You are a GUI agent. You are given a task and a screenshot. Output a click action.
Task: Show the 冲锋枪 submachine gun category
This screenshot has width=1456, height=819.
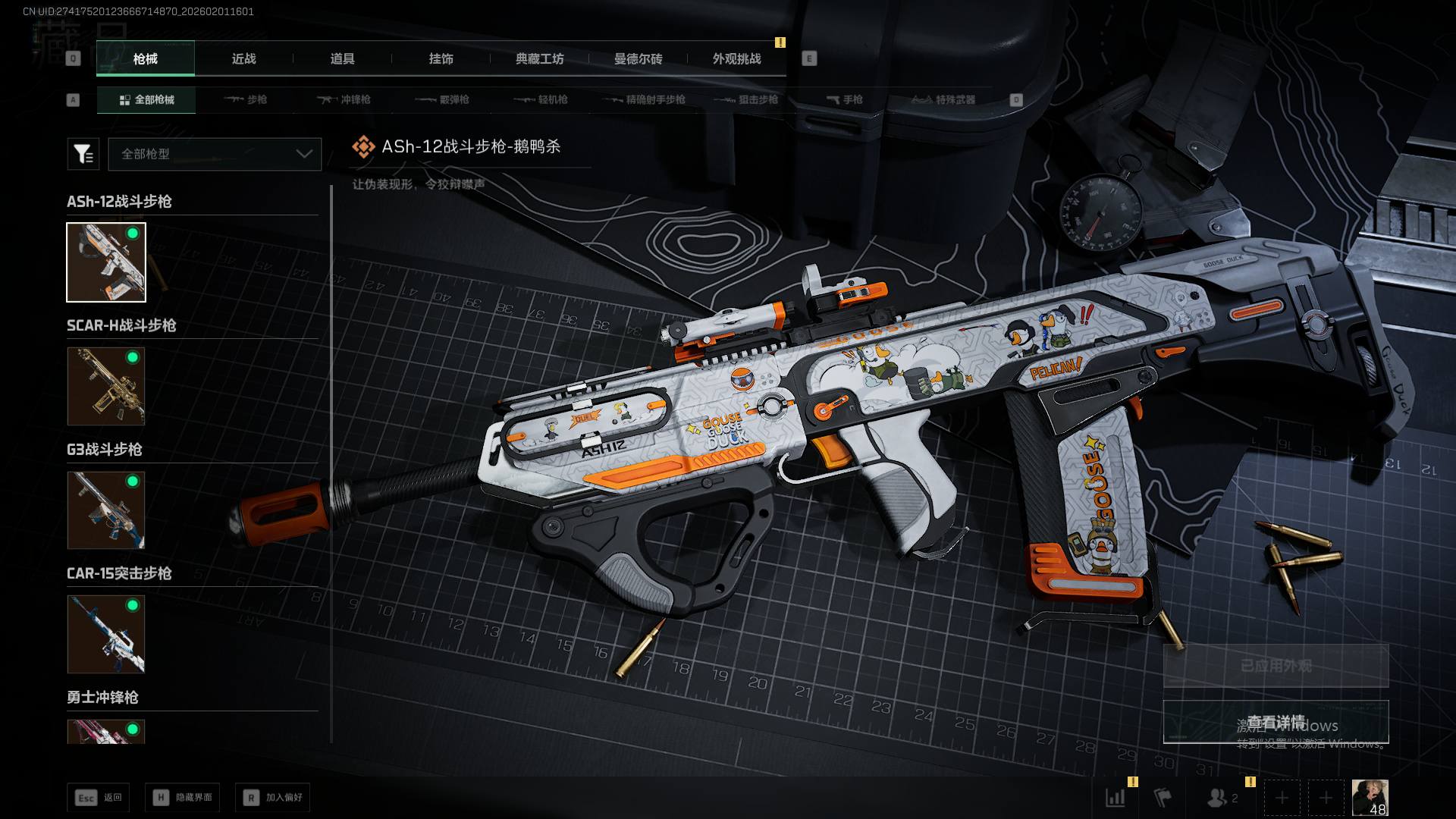[344, 100]
